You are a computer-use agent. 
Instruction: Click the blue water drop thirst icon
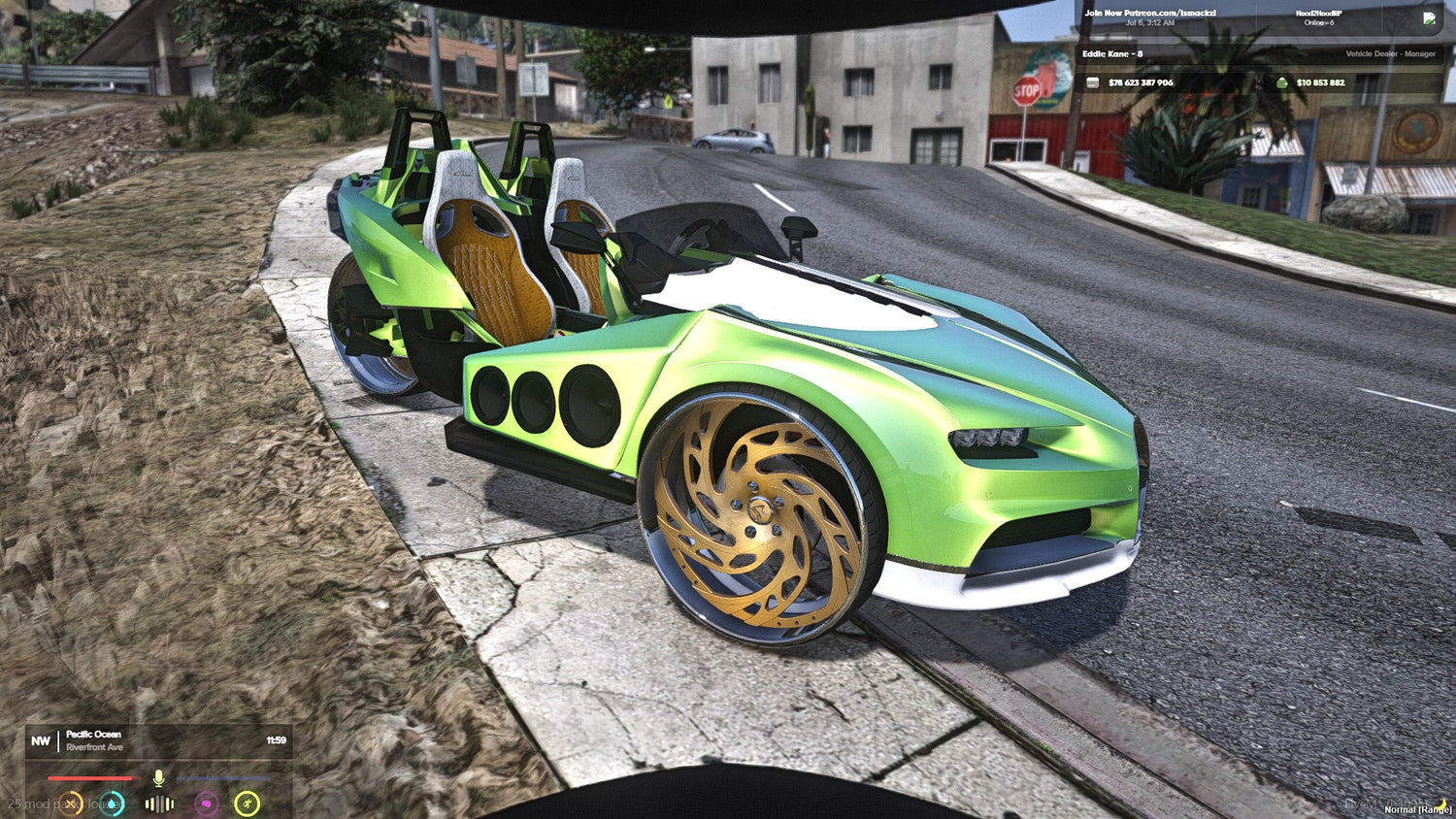(x=113, y=803)
